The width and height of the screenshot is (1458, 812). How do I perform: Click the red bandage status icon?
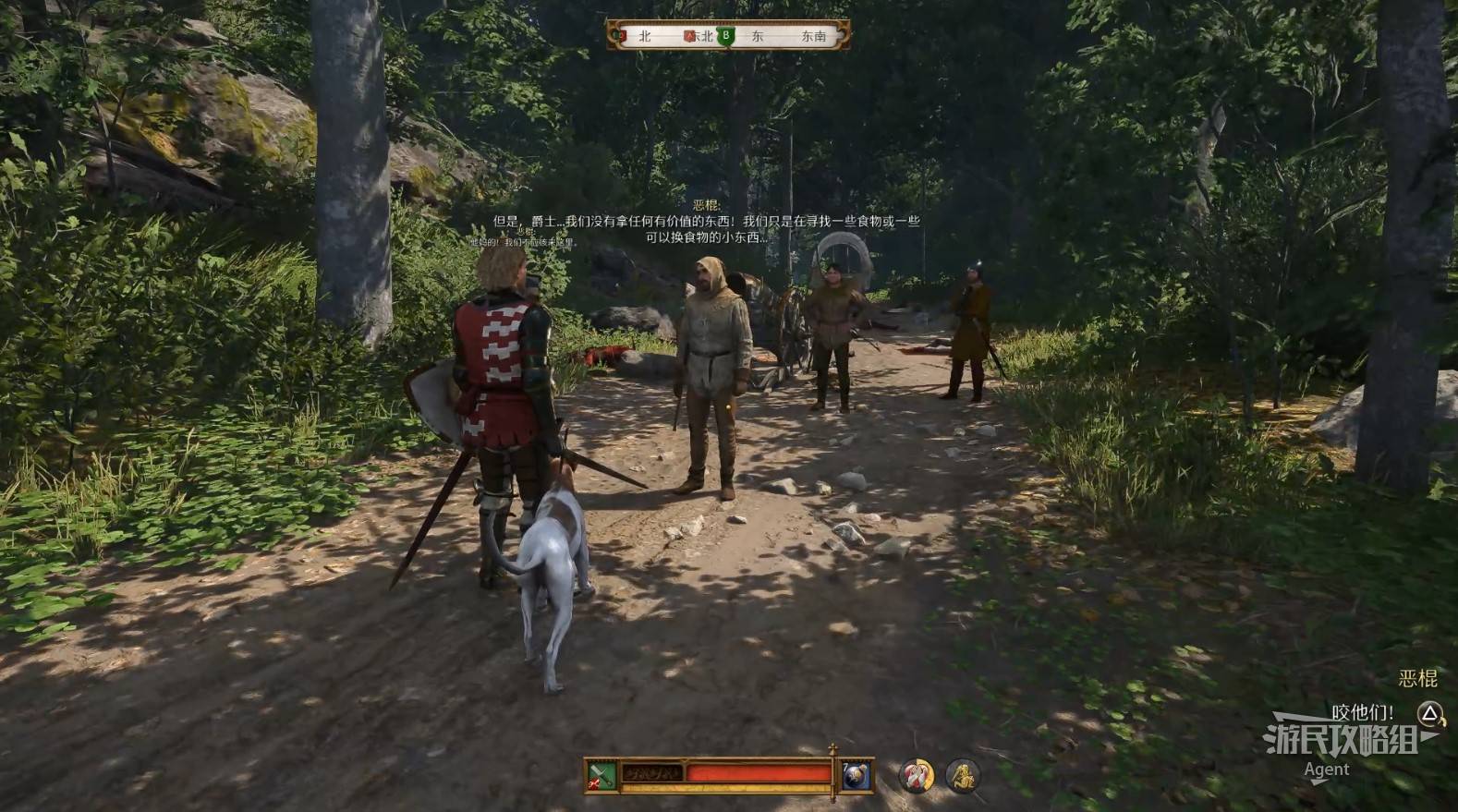[x=917, y=775]
